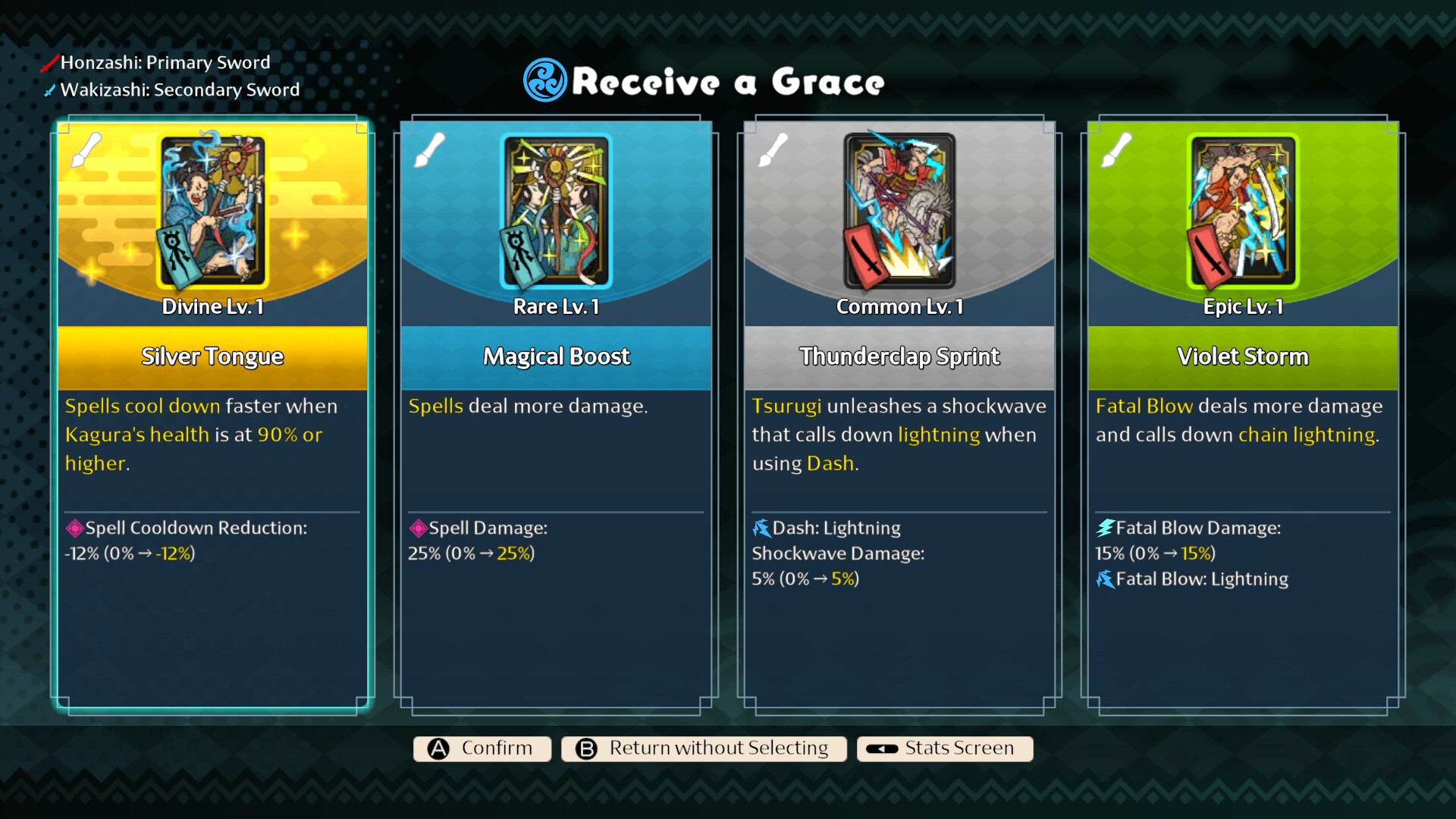Select the Silver Tongue Divine card
This screenshot has height=819, width=1456.
click(212, 417)
